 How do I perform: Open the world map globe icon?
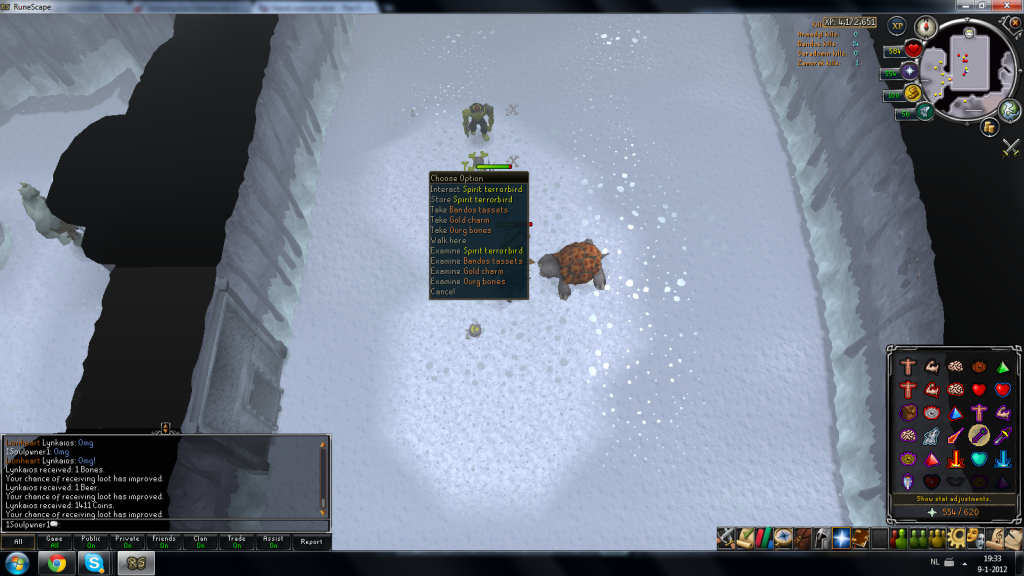click(1009, 109)
